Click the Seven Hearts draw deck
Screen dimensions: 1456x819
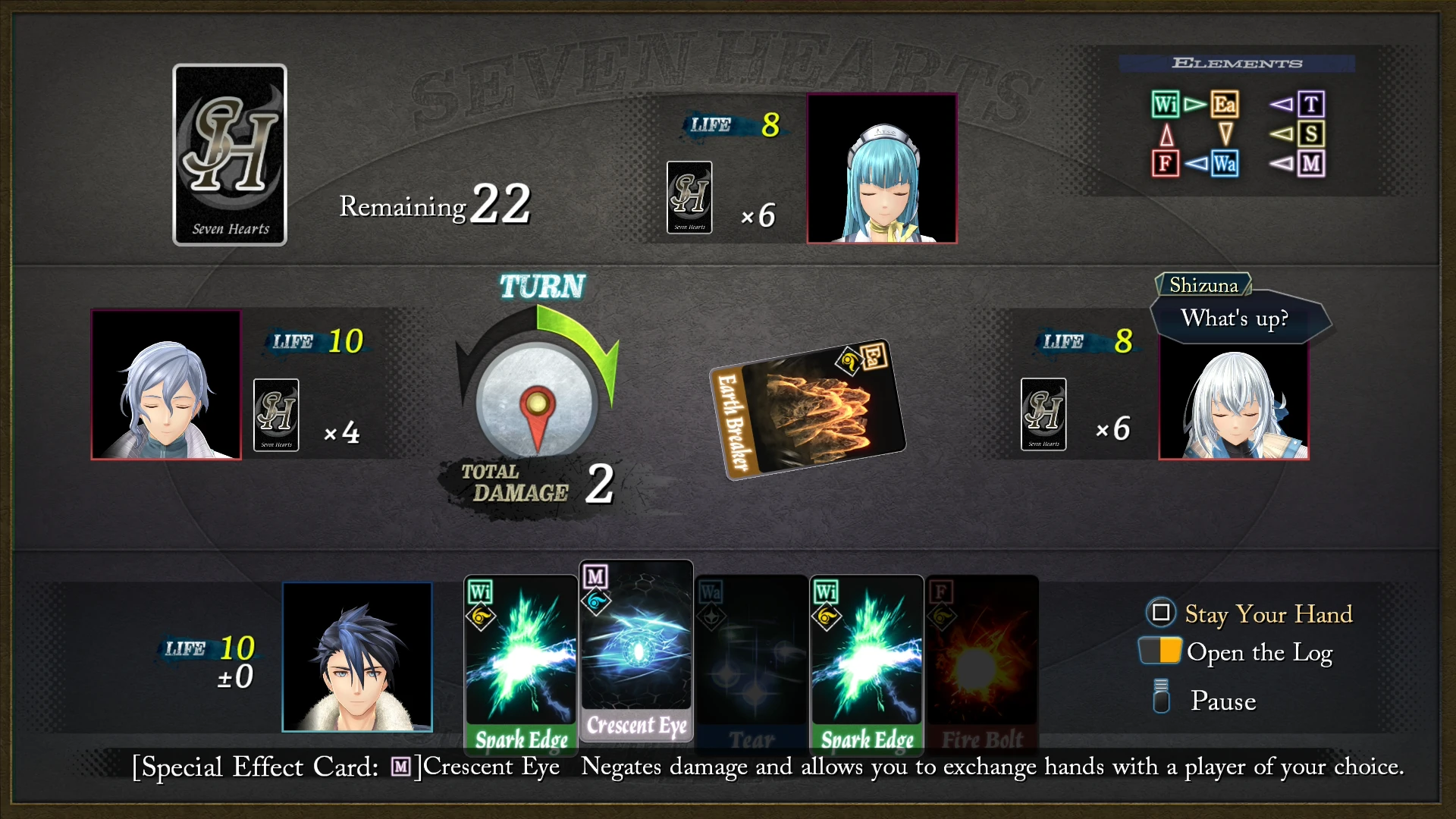click(230, 155)
